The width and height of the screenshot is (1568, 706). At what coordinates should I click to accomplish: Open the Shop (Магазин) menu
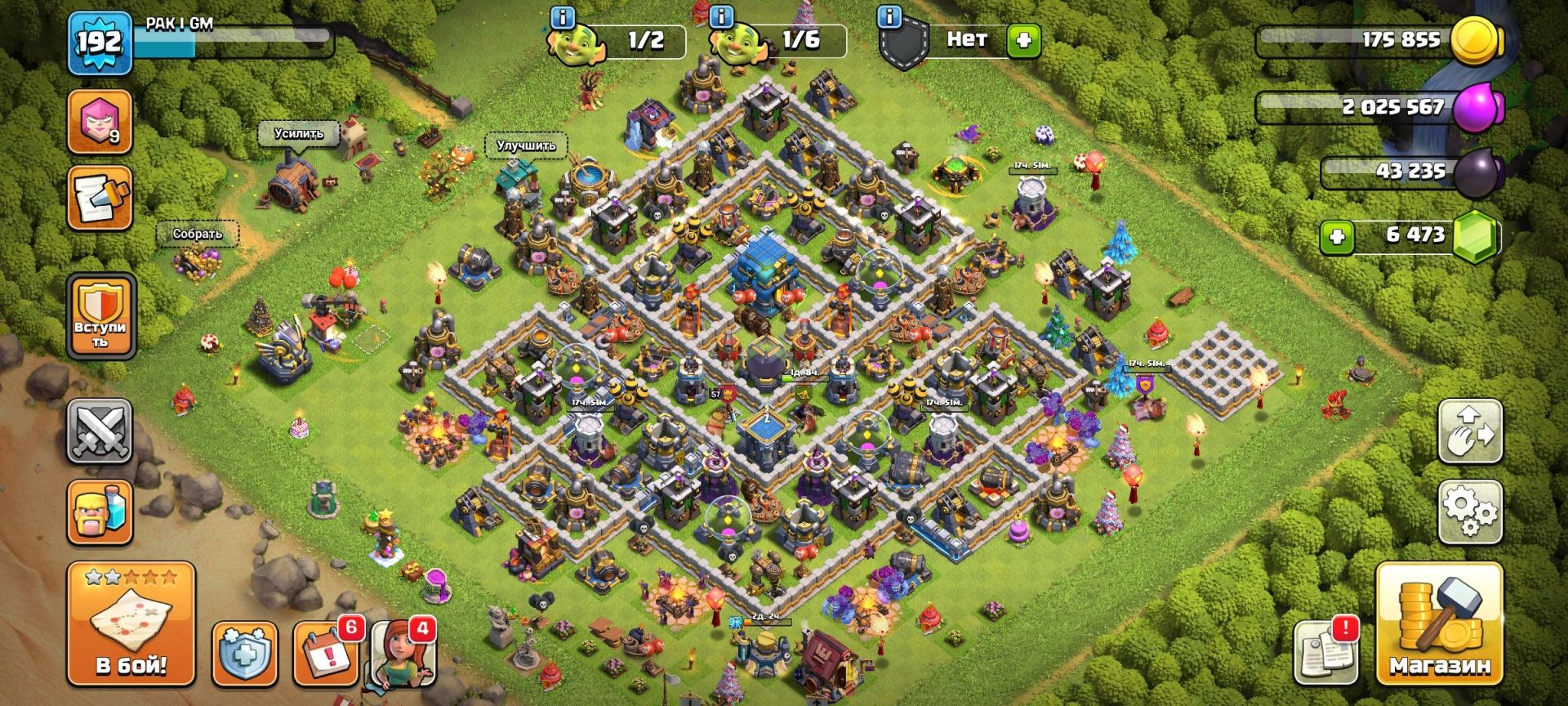1439,624
